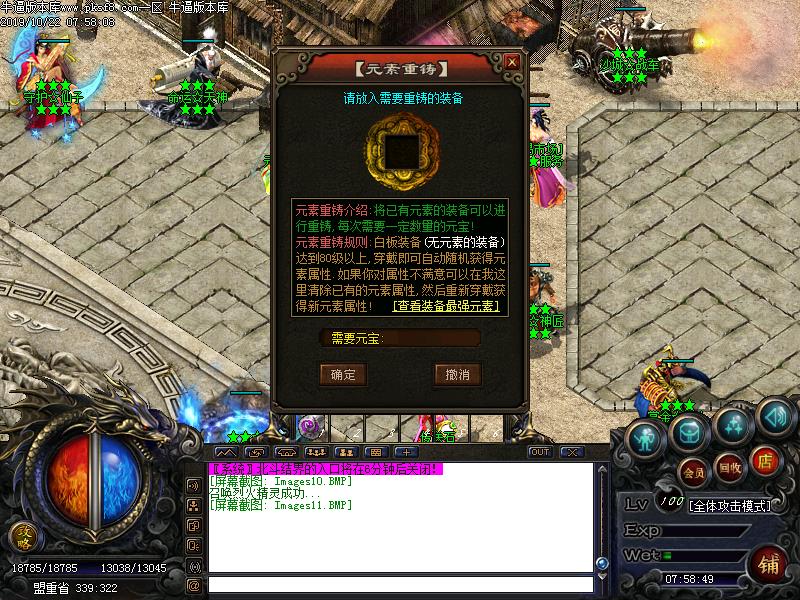This screenshot has width=800, height=600.
Task: Toggle the 全体攻击模式 attack mode
Action: click(730, 505)
